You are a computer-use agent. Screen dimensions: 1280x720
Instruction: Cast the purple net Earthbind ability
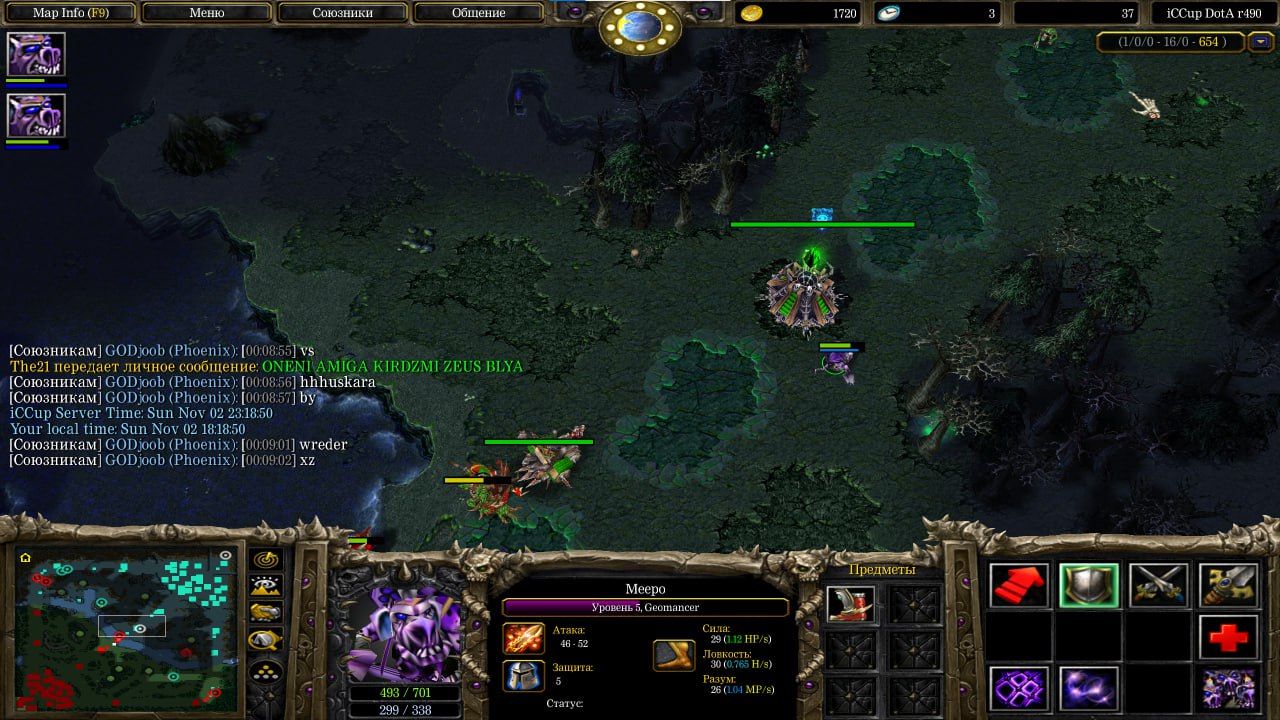tap(1019, 688)
